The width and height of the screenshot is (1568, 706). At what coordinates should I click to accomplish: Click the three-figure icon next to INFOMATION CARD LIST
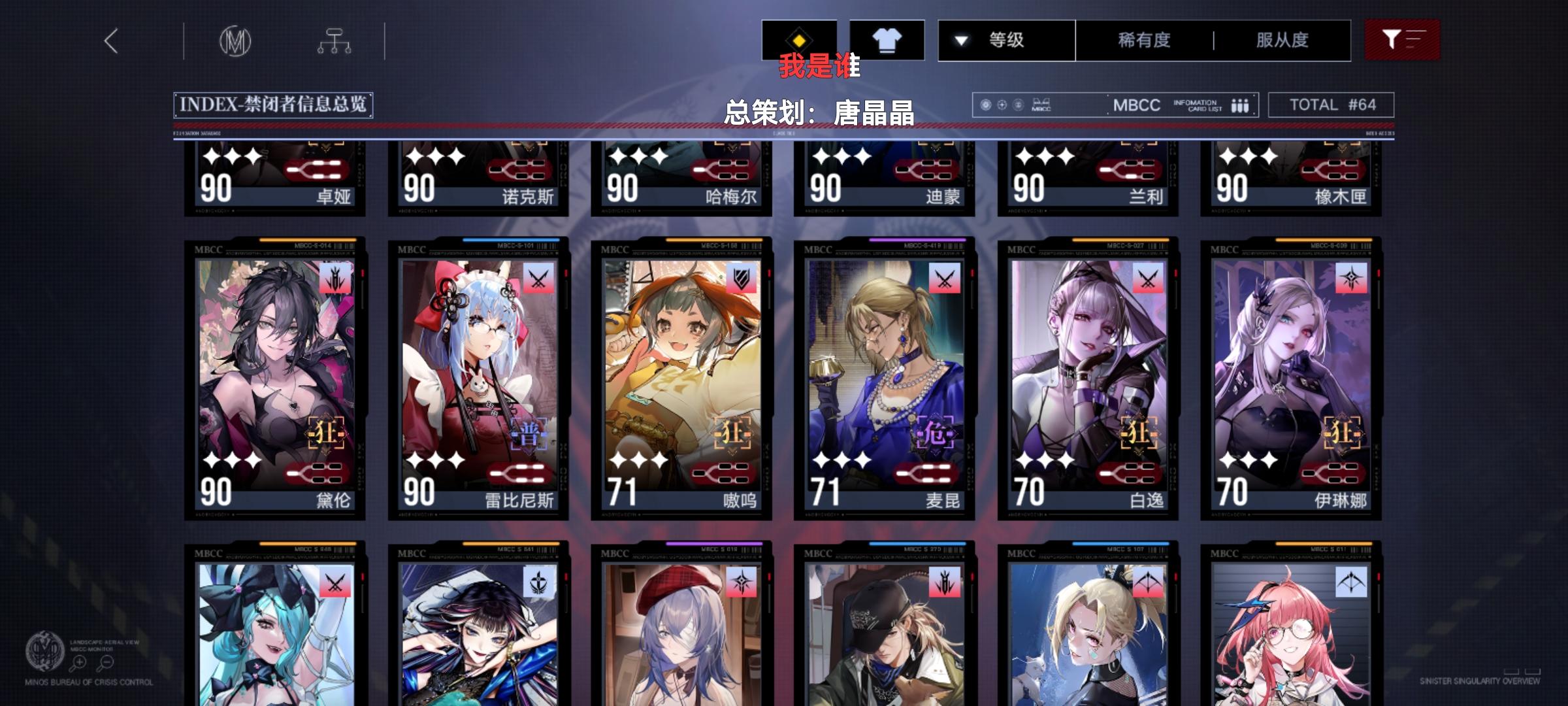pyautogui.click(x=1239, y=105)
